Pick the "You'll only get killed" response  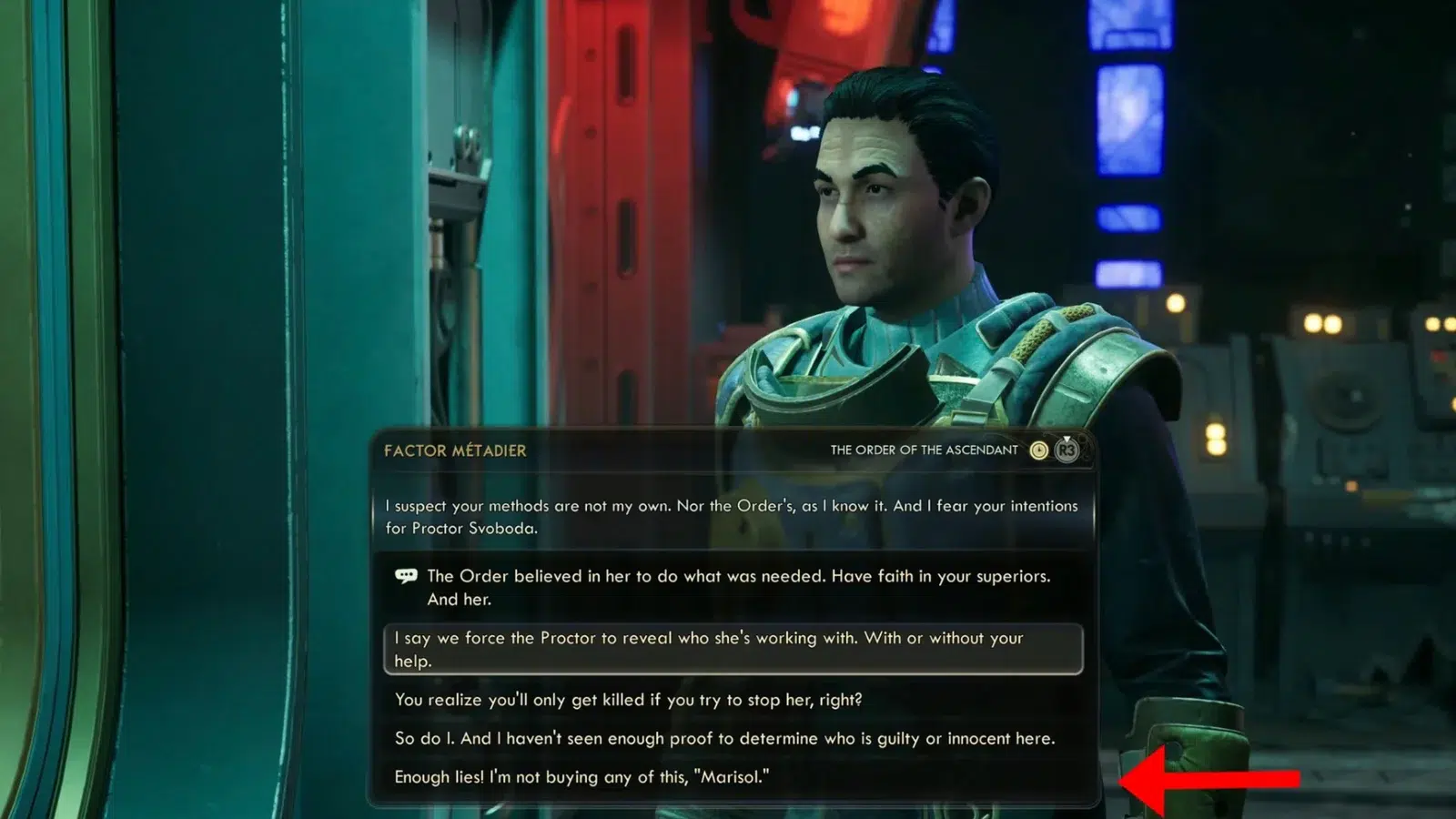coord(628,700)
